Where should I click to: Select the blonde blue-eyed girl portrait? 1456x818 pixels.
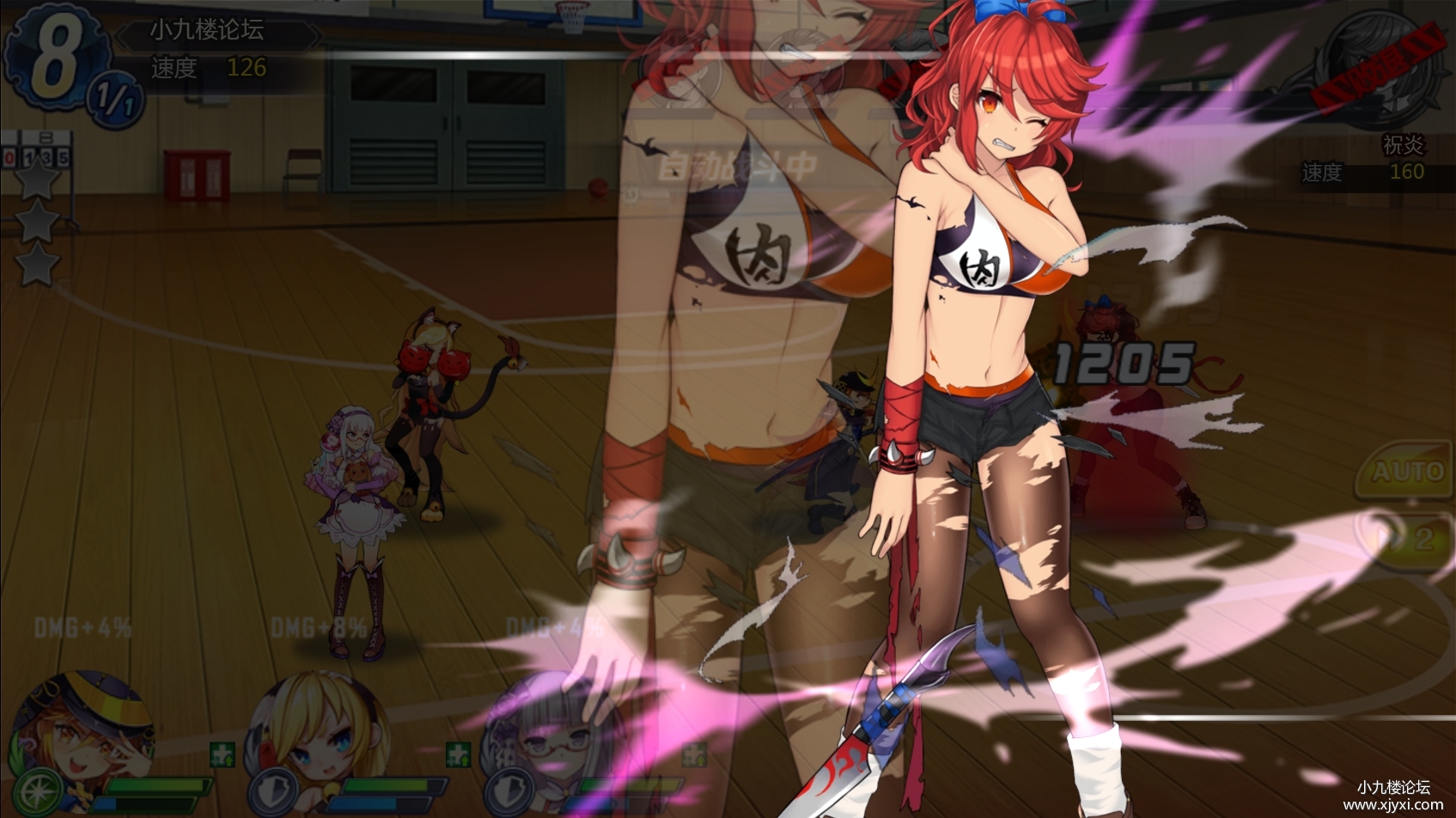click(320, 730)
